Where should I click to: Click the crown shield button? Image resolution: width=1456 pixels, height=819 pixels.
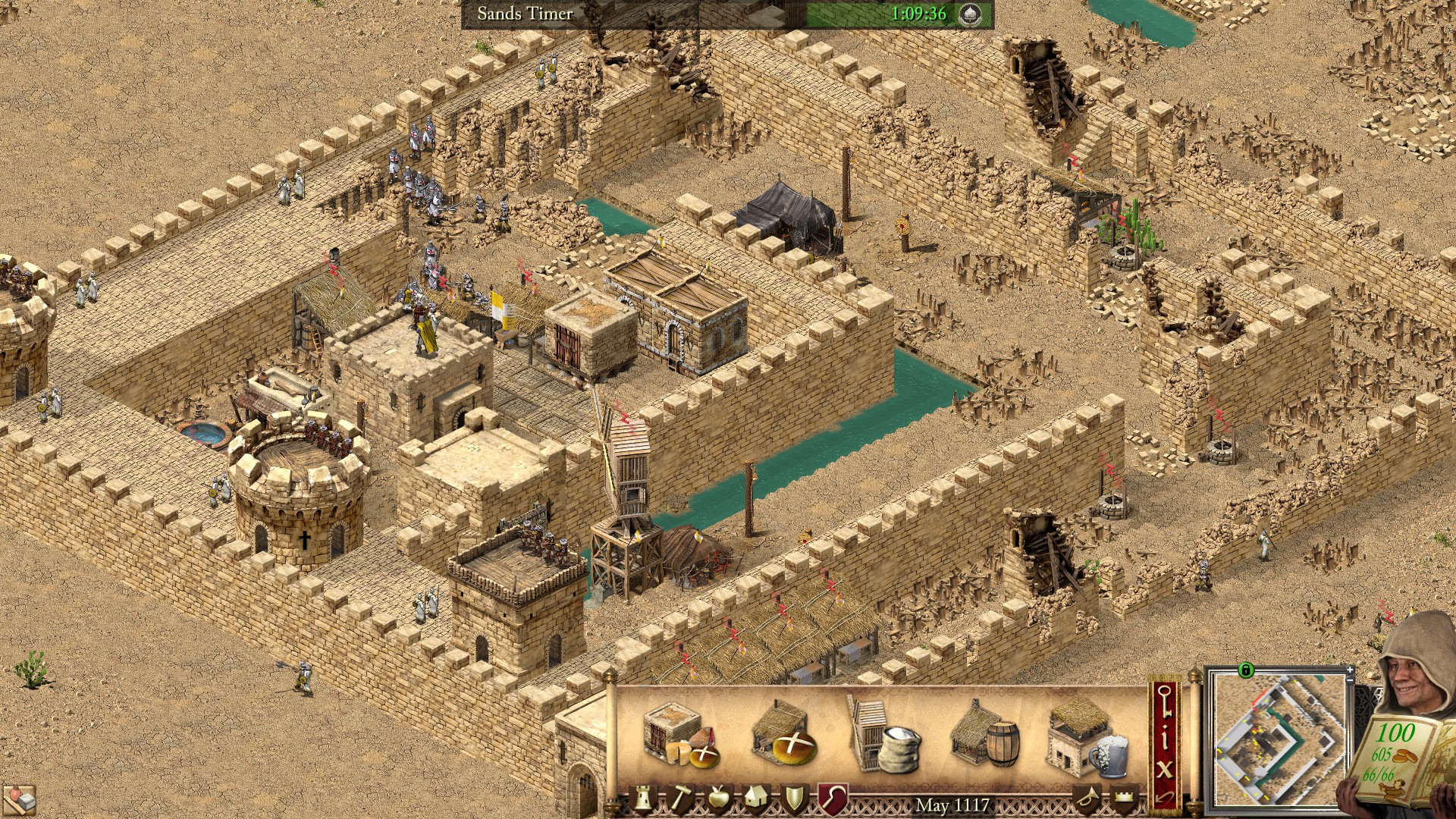click(1124, 799)
